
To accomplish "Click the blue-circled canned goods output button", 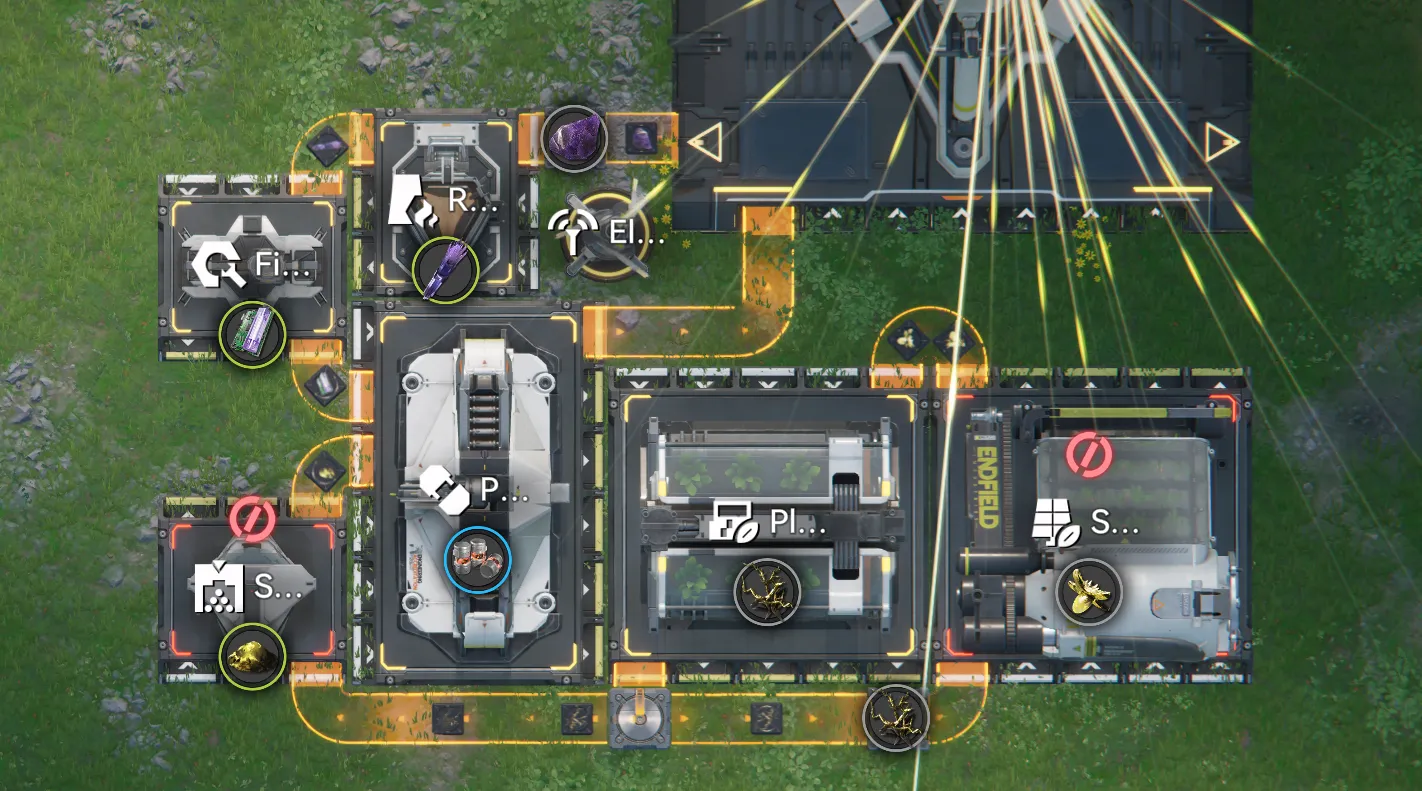I will (477, 561).
